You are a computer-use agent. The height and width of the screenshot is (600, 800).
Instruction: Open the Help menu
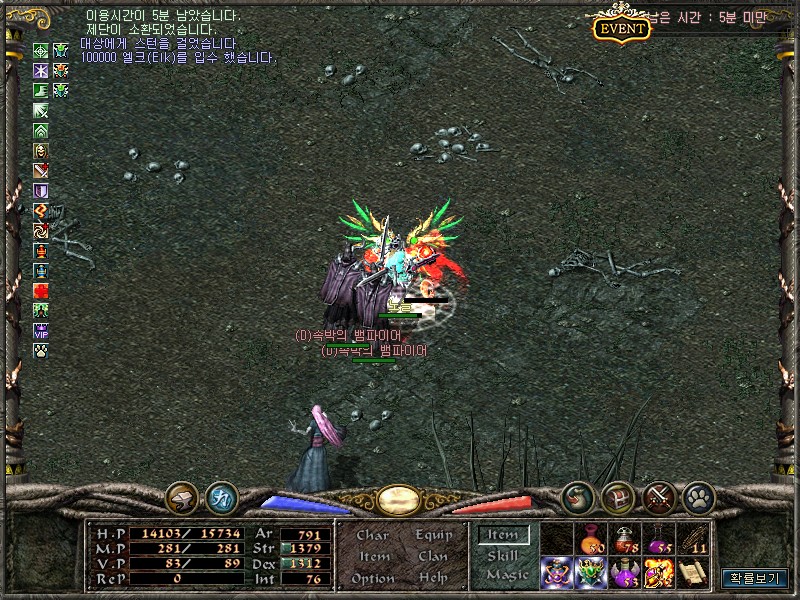click(433, 578)
